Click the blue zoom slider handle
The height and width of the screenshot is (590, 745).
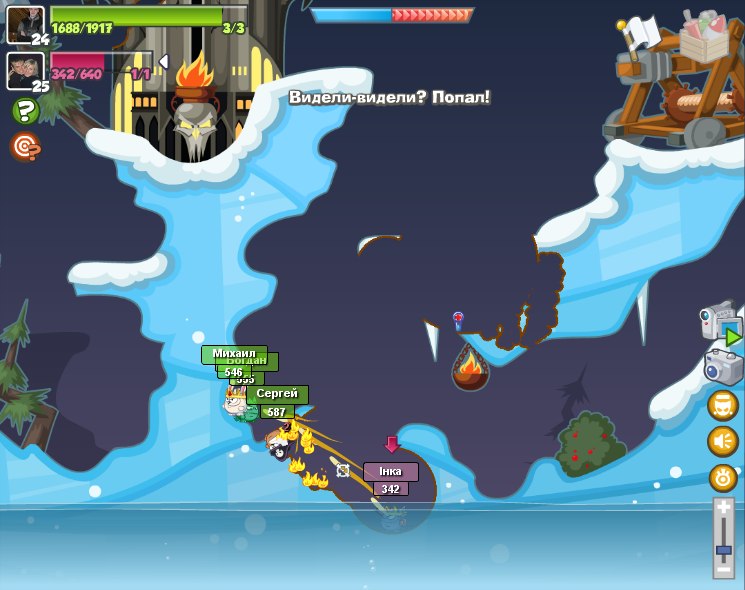click(724, 549)
